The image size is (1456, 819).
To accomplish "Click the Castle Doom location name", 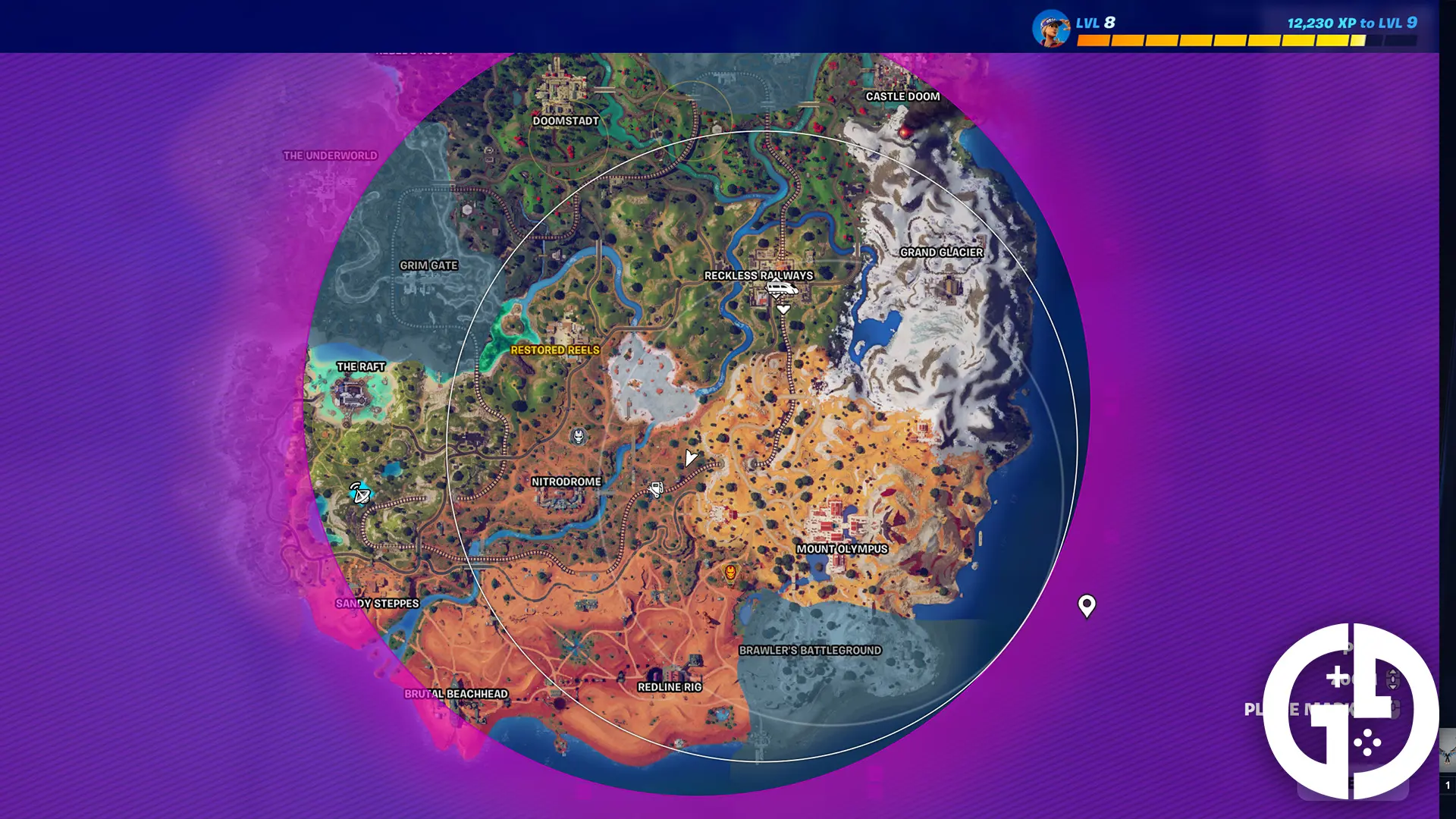I will (902, 96).
